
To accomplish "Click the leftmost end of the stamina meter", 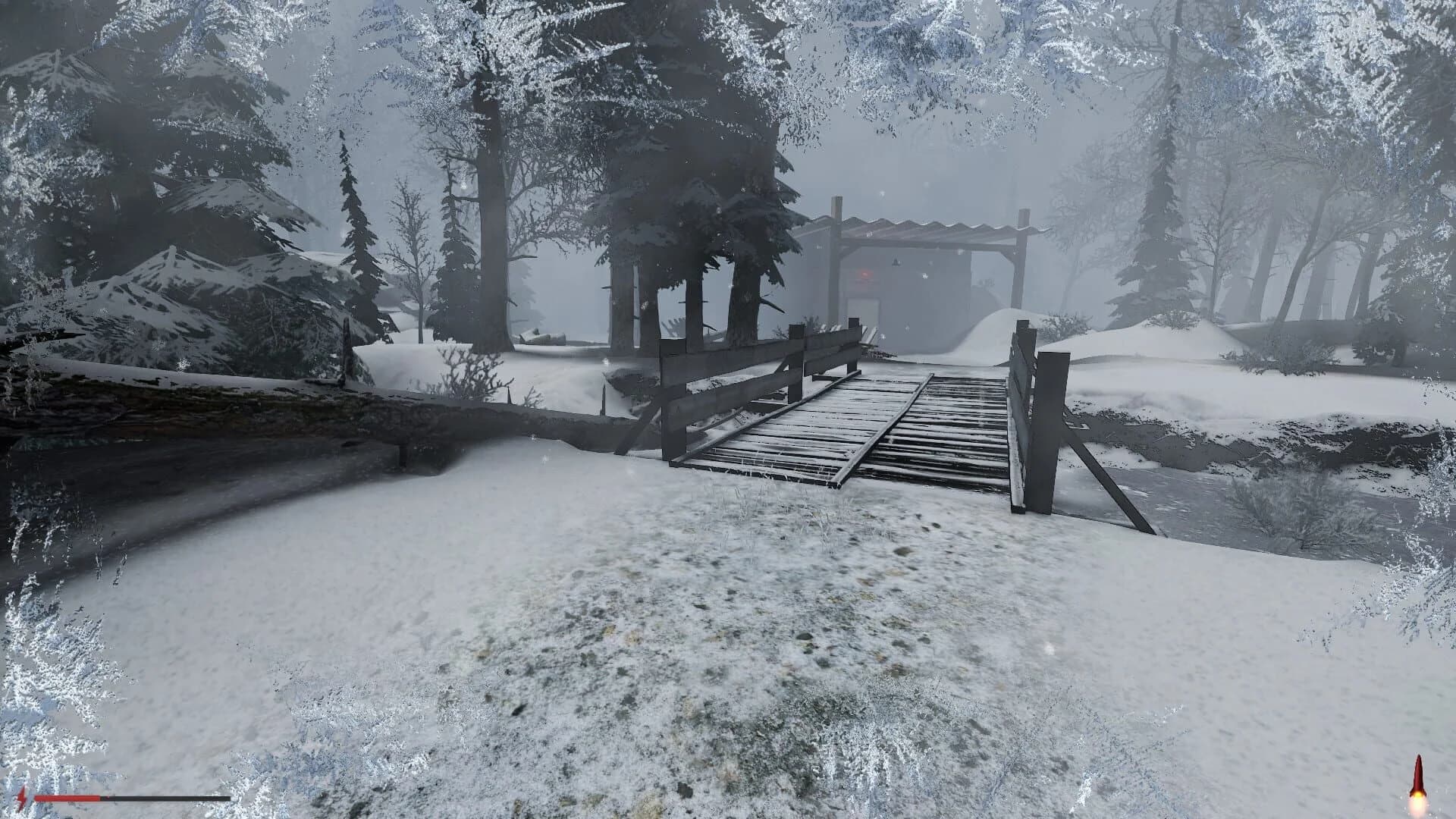I will [x=36, y=797].
